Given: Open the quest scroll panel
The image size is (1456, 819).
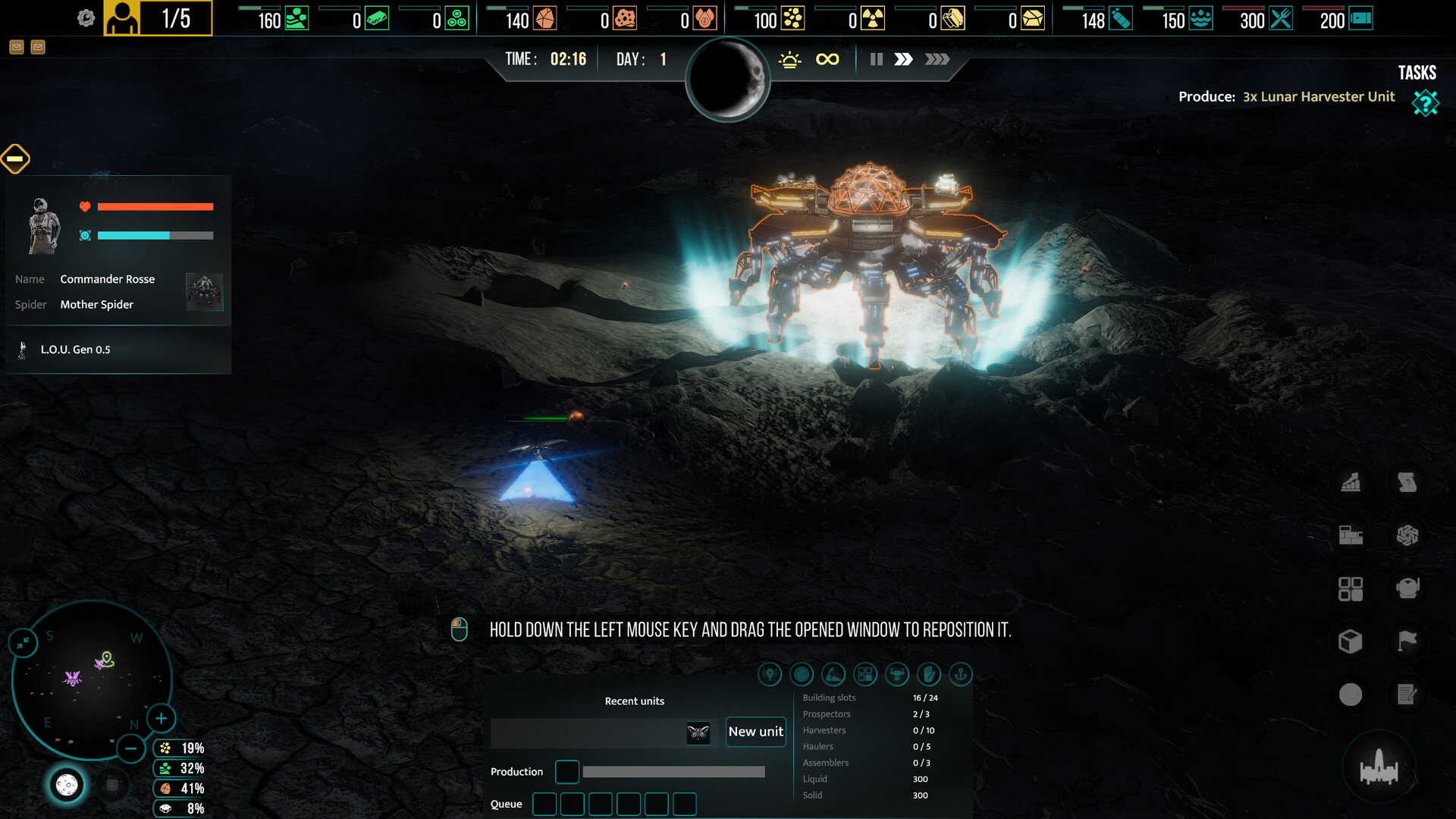Looking at the screenshot, I should (x=1407, y=483).
